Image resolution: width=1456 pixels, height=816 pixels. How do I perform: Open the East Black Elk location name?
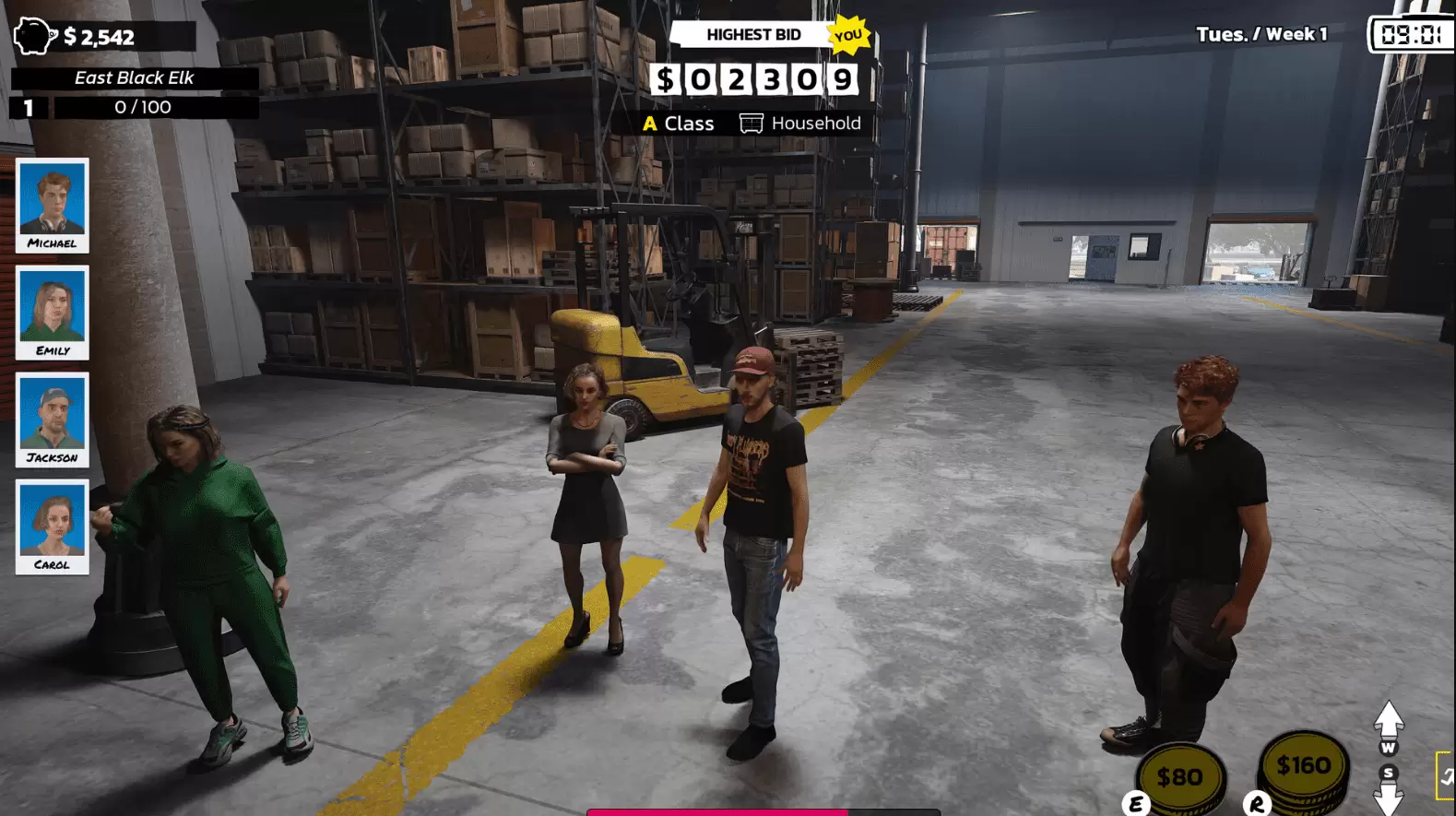click(x=134, y=77)
